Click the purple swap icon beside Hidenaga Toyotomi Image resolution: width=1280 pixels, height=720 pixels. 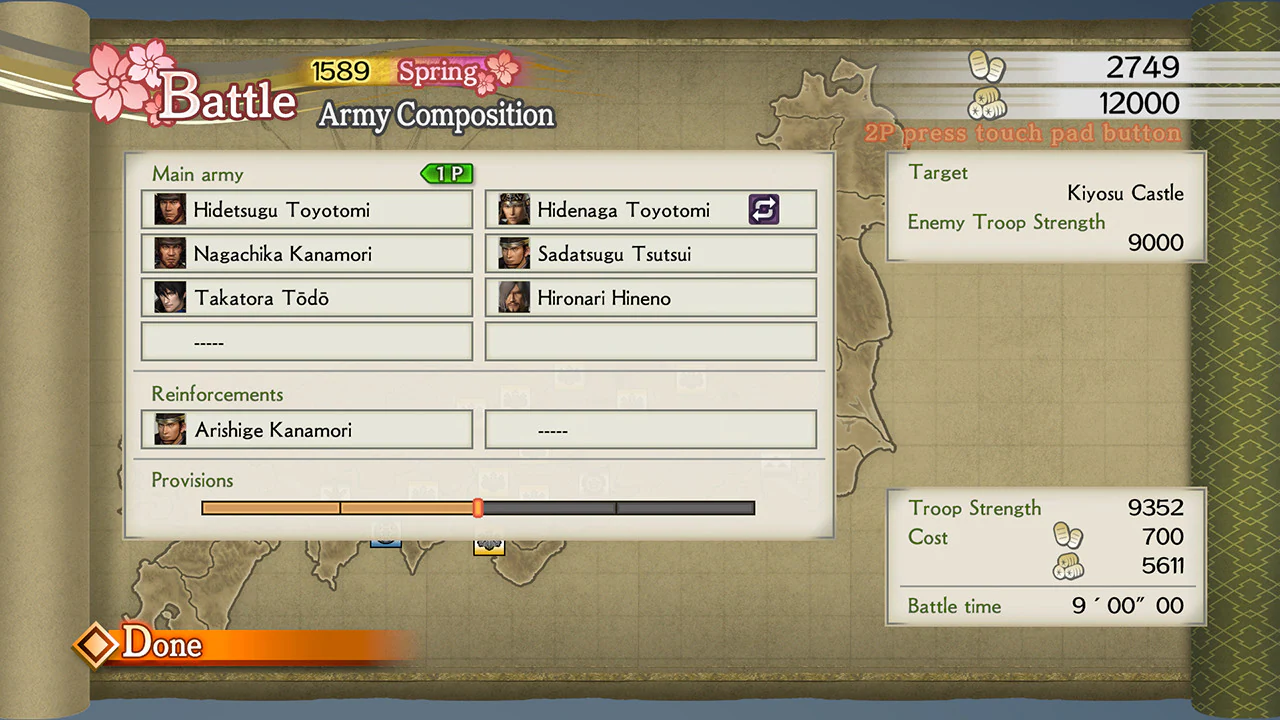point(764,209)
